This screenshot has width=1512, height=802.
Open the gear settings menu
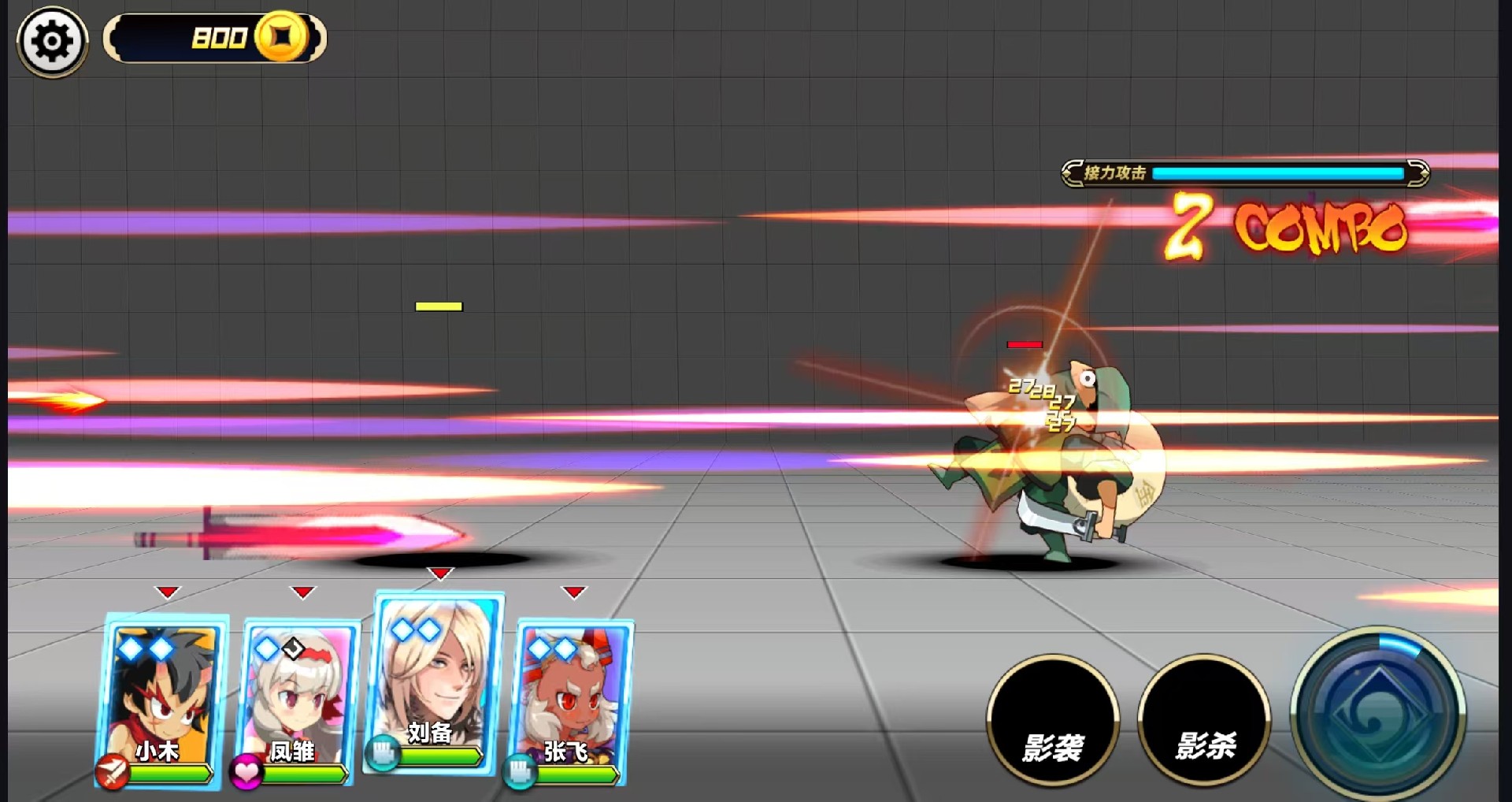pos(52,41)
